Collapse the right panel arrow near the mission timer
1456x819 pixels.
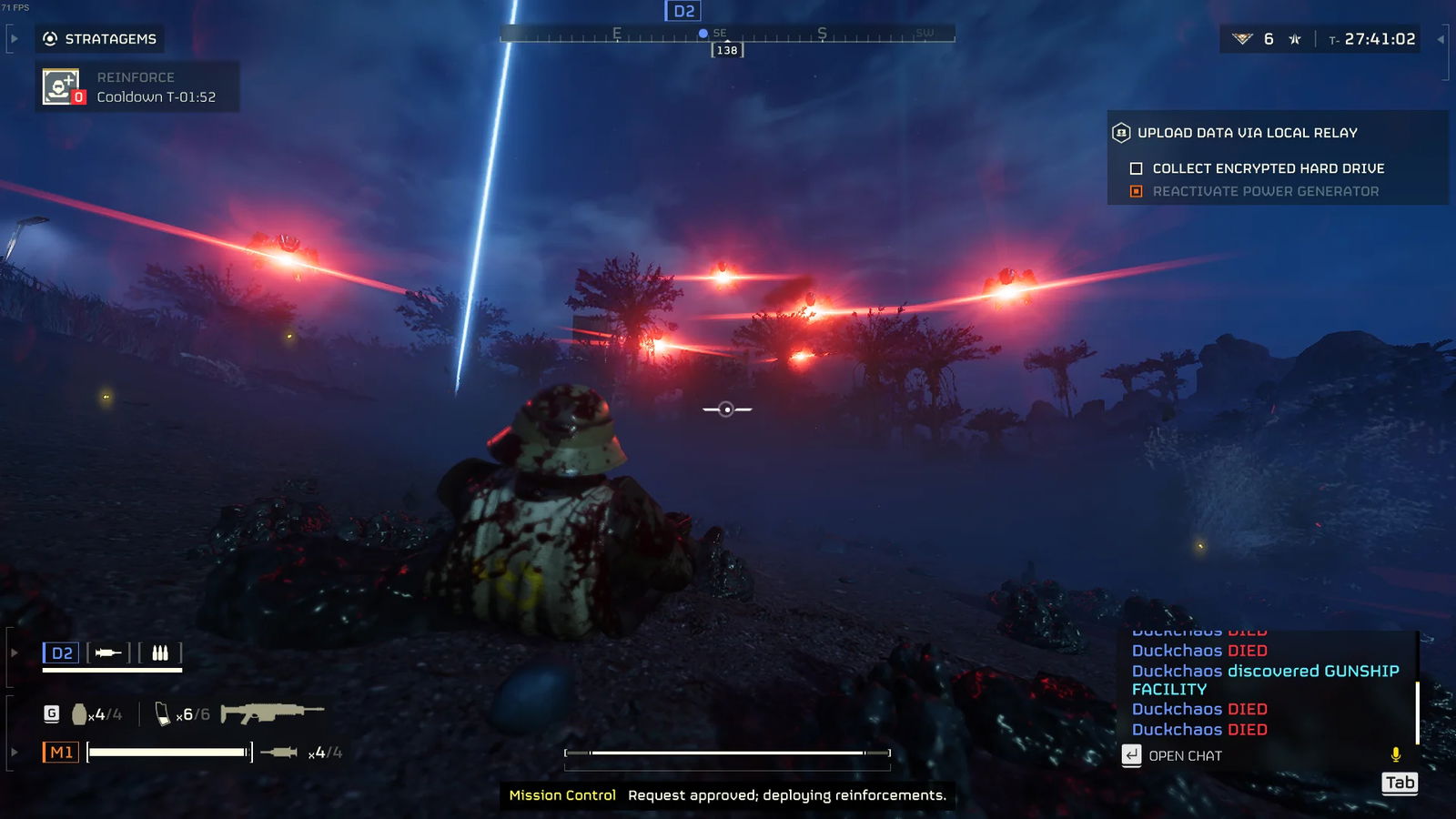tap(1441, 39)
